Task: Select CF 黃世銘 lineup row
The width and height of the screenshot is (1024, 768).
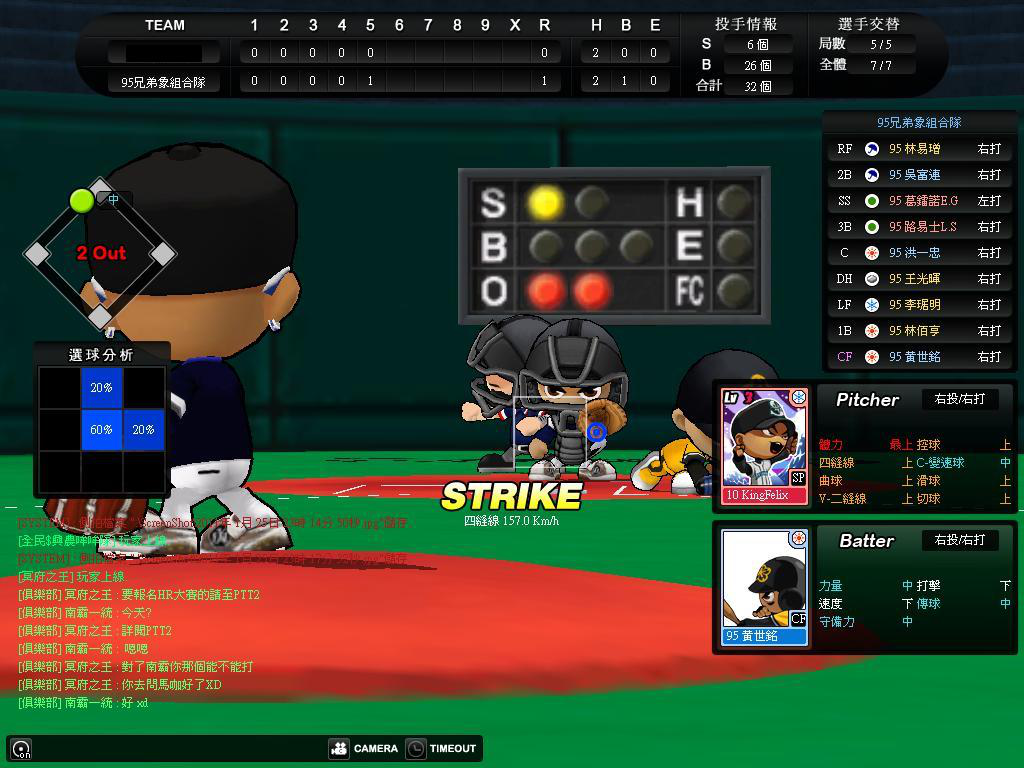Action: tap(918, 357)
